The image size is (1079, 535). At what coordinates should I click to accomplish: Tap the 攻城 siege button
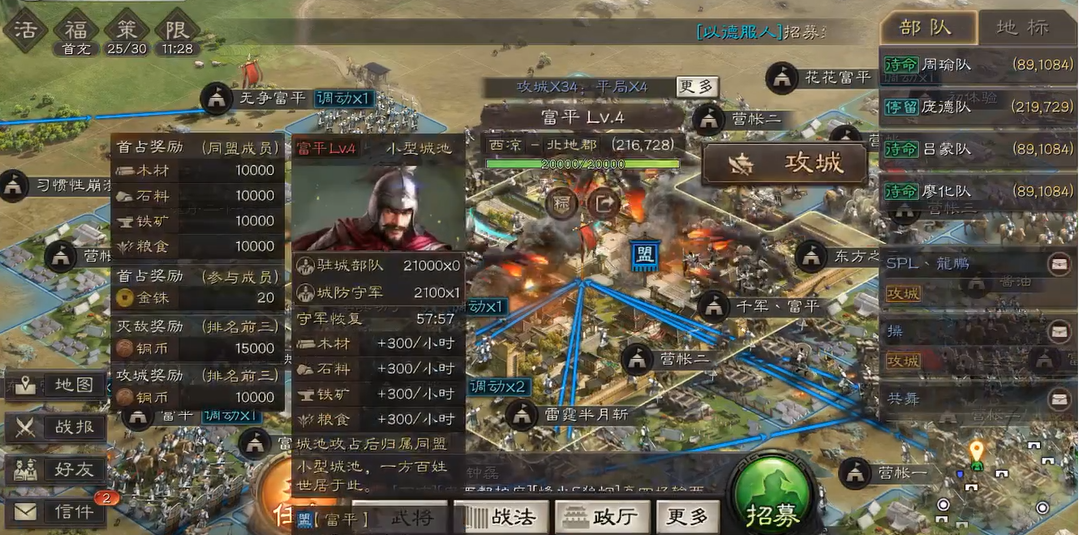[786, 164]
